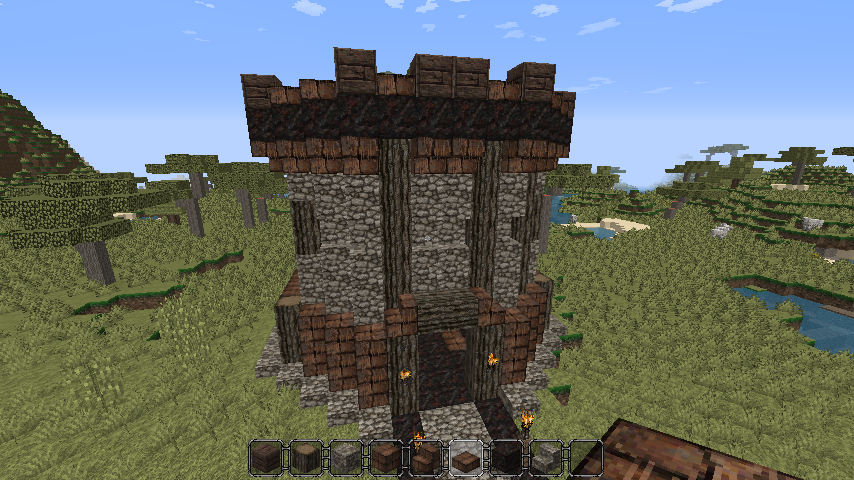
Task: Select the near-black dark block slot
Action: 505,458
